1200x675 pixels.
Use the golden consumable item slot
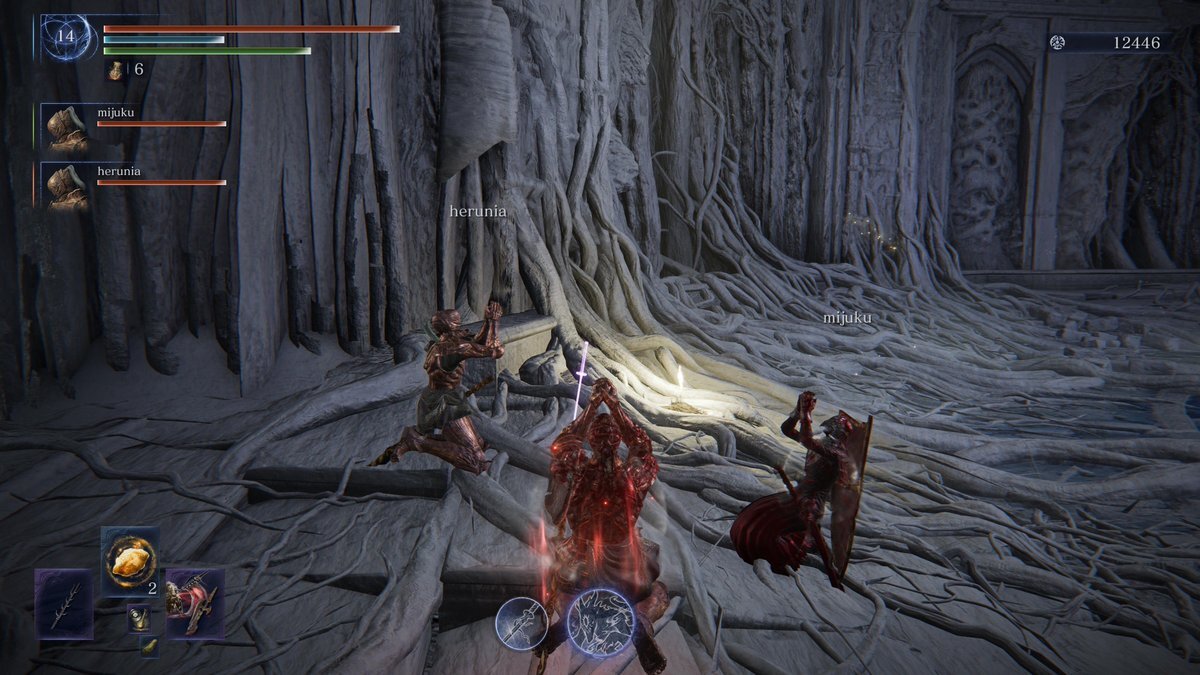click(x=130, y=560)
